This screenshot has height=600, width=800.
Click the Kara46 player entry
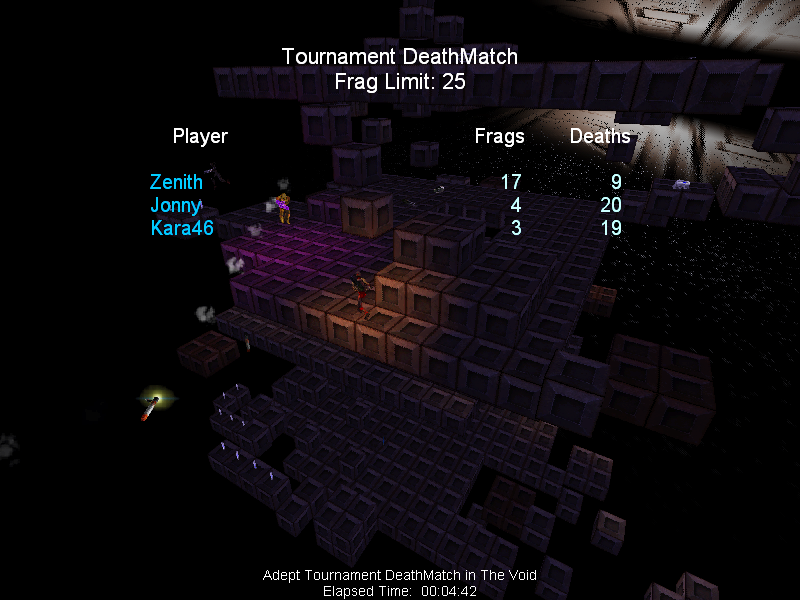182,228
